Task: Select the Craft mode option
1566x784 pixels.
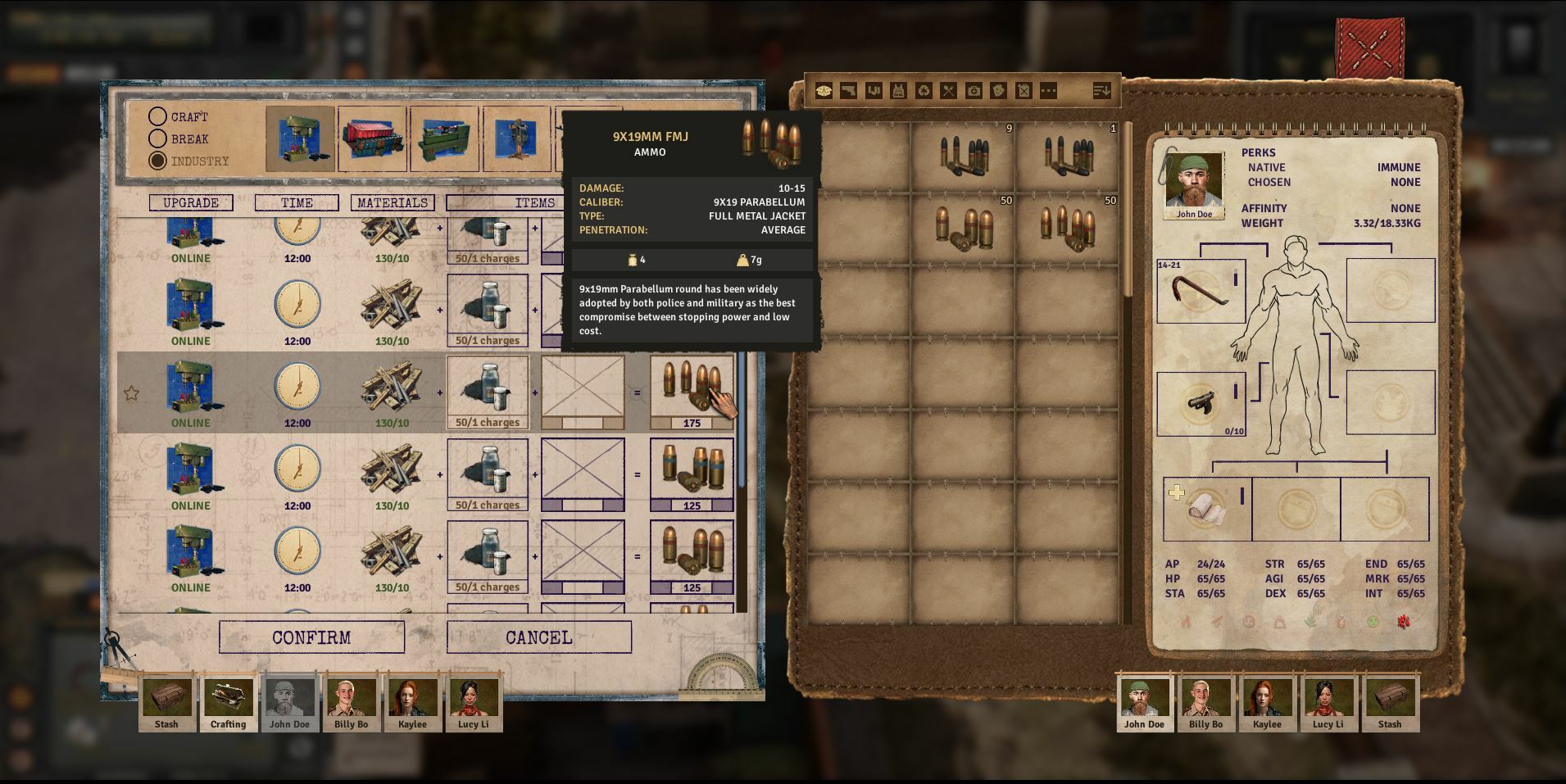Action: coord(157,117)
